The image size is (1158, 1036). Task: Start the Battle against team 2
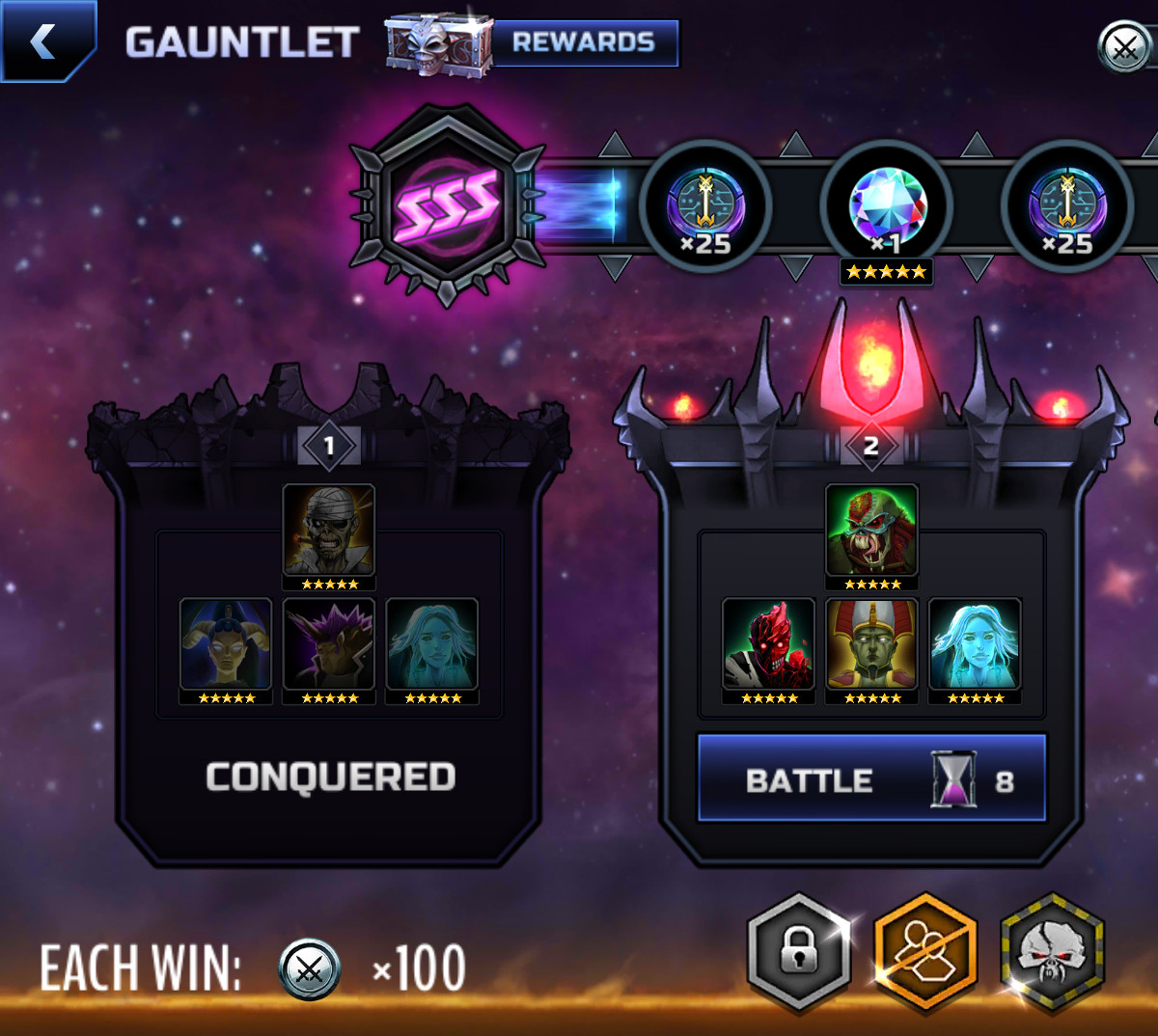pyautogui.click(x=871, y=778)
